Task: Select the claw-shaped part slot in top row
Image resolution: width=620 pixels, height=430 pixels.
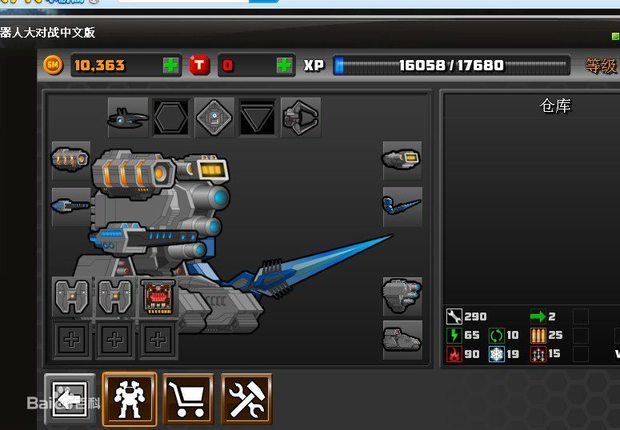Action: (x=301, y=118)
